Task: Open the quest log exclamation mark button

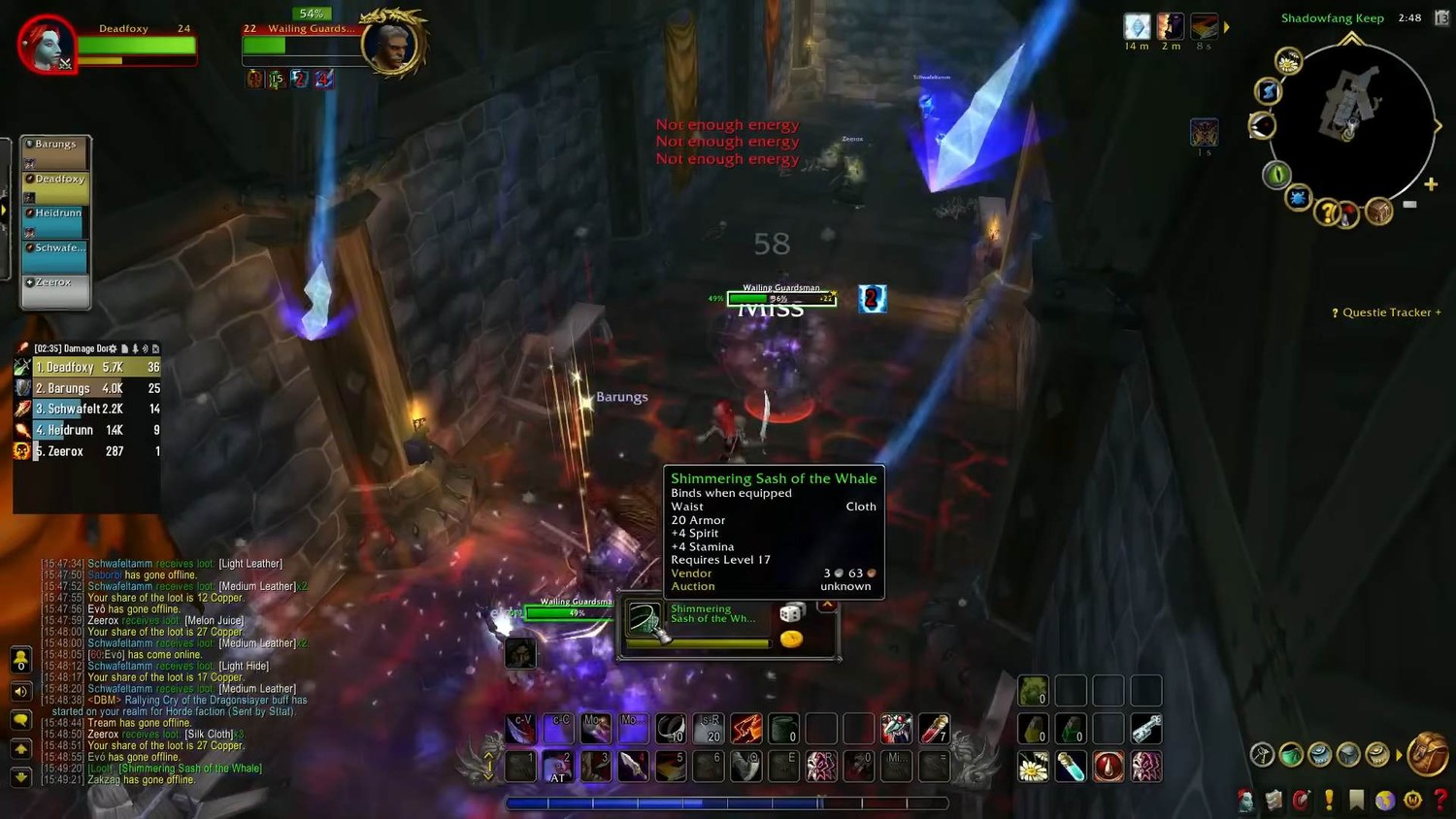Action: [1329, 800]
